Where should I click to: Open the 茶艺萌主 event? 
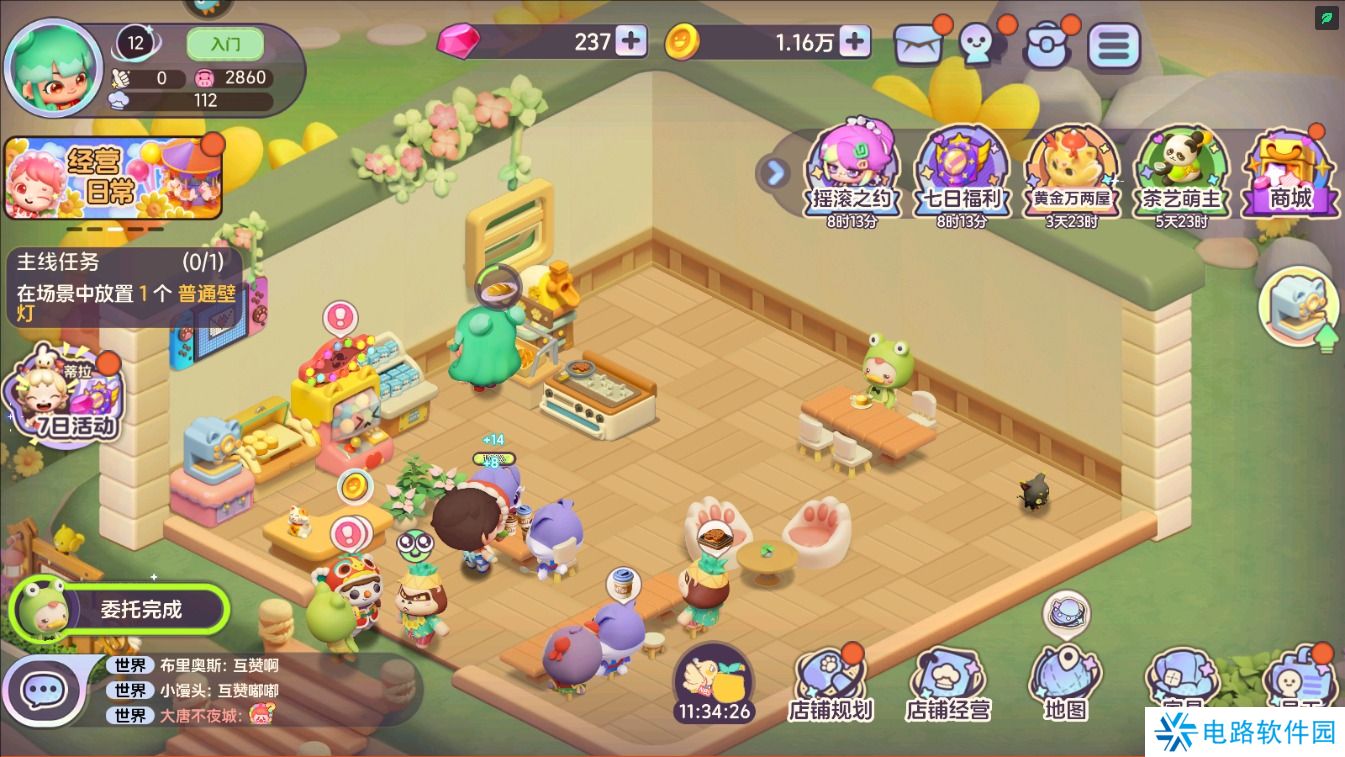point(1182,172)
